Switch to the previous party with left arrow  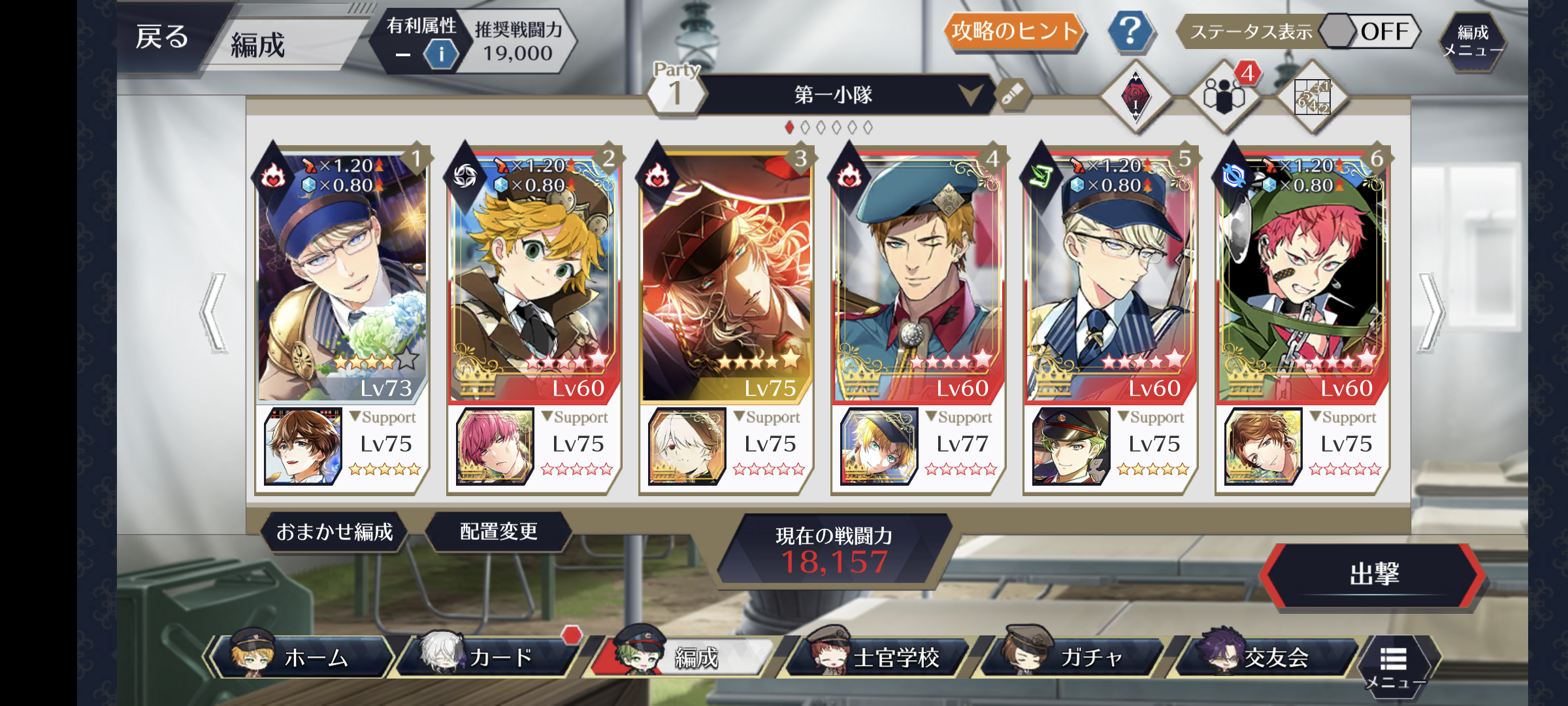[214, 312]
